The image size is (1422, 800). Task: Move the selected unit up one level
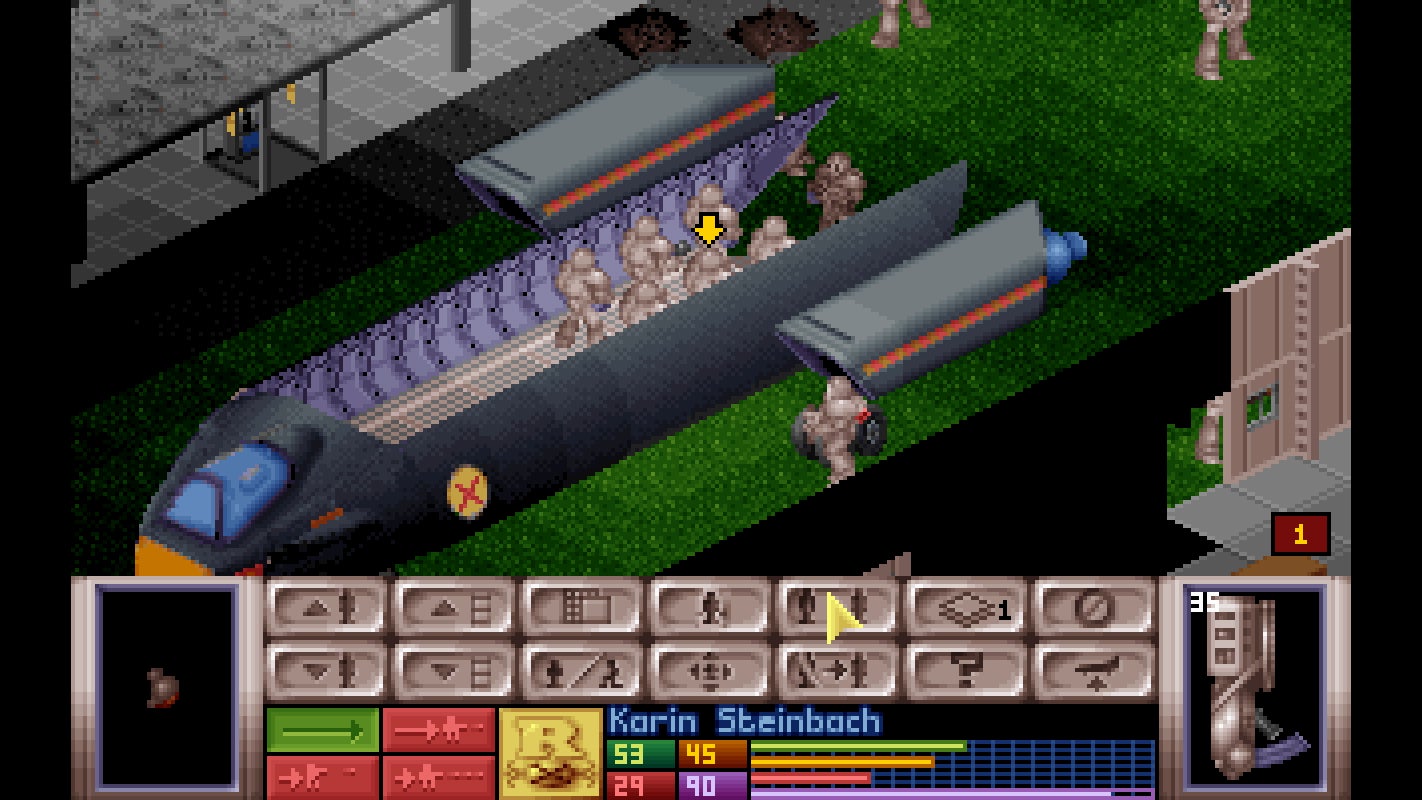330,610
